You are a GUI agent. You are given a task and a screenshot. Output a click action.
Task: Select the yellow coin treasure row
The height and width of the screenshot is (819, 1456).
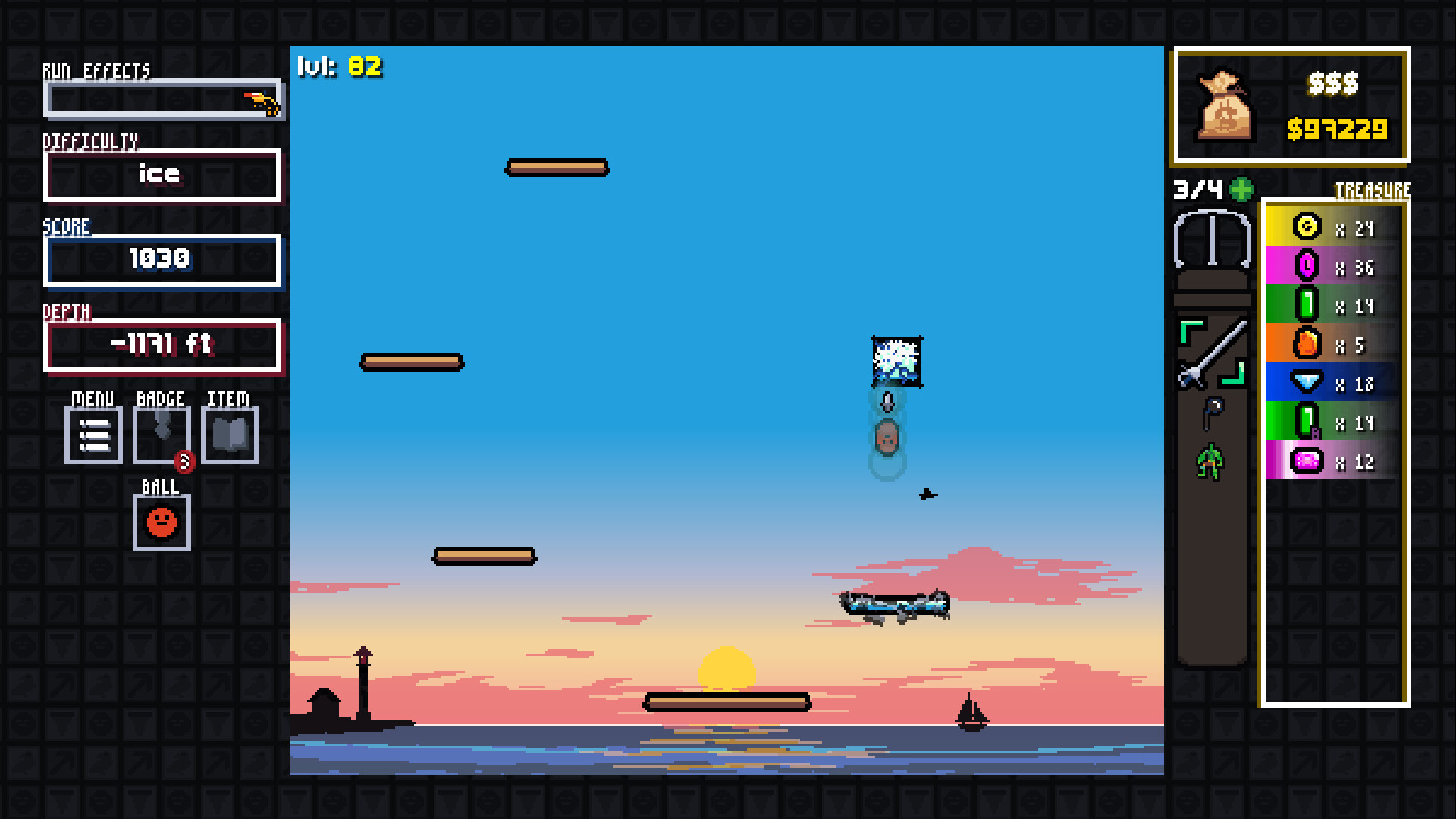(1331, 227)
